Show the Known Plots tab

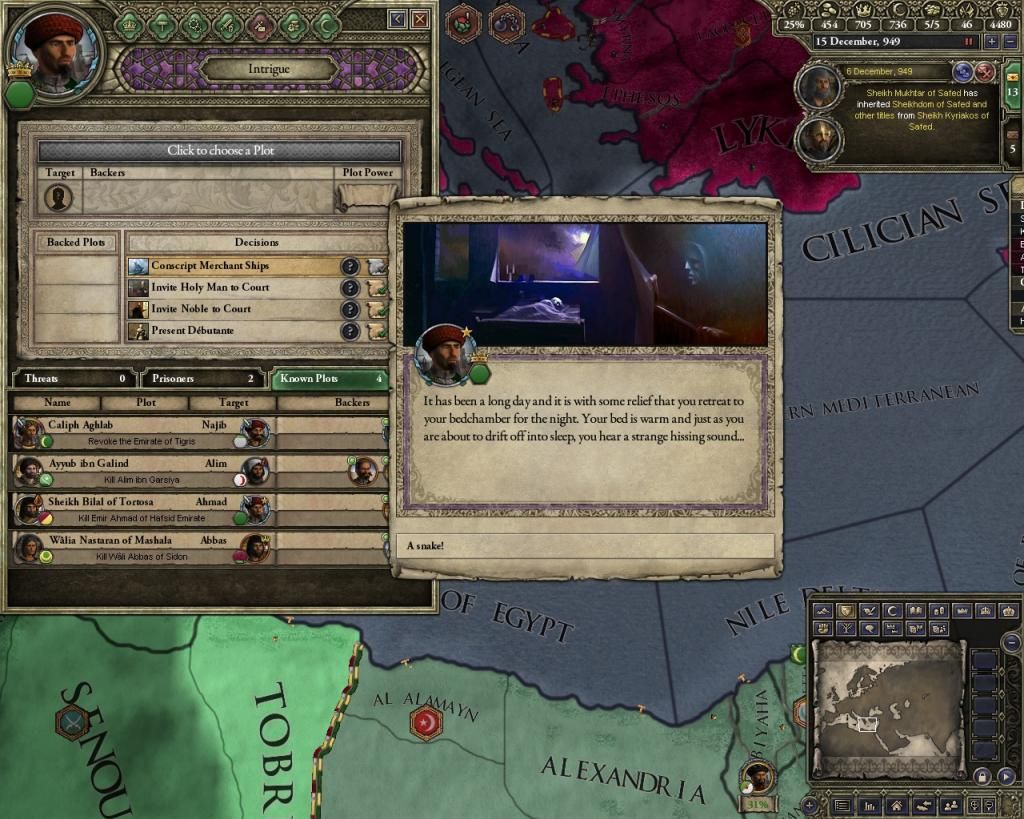point(328,379)
